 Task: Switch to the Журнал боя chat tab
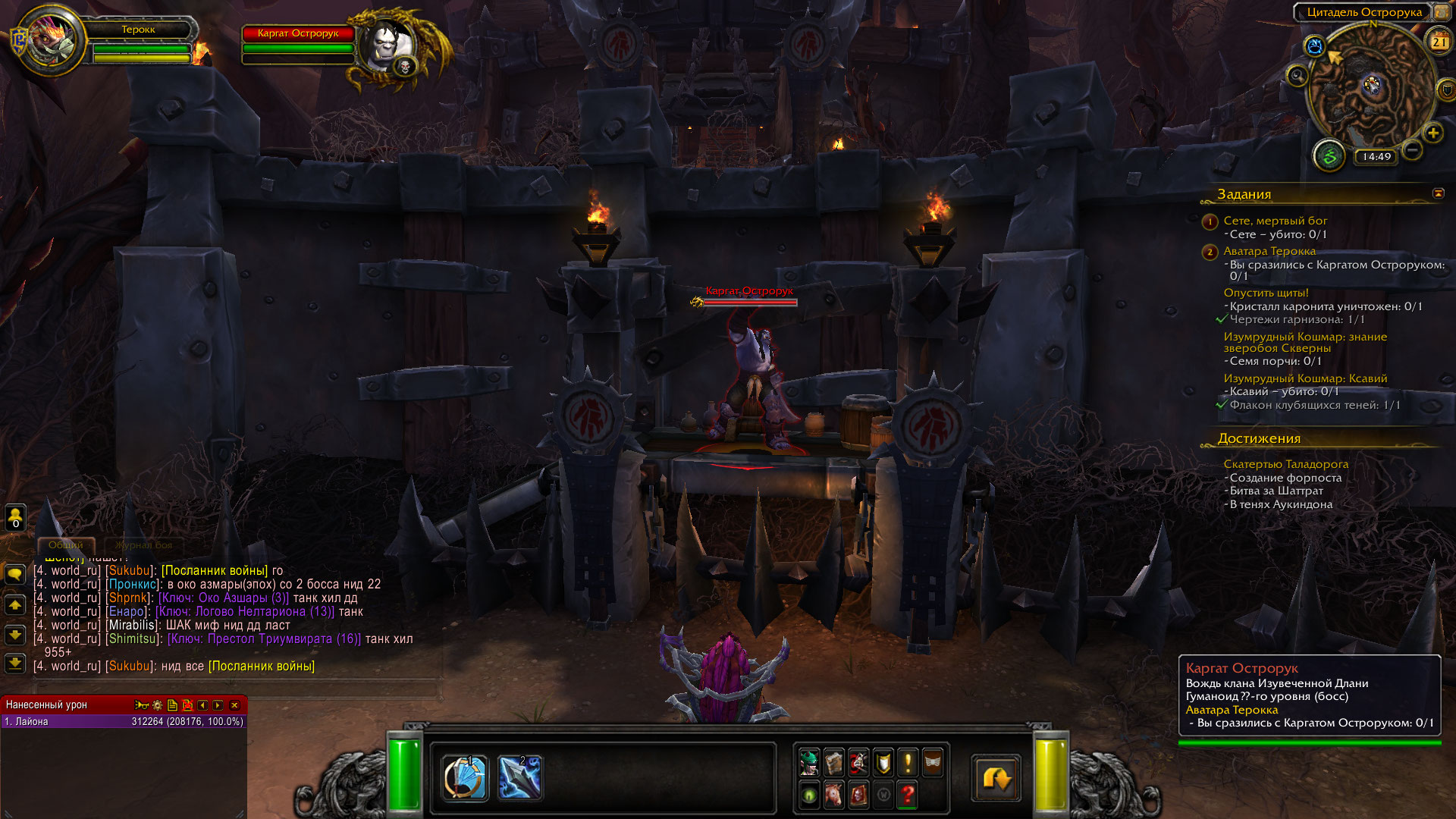(143, 545)
